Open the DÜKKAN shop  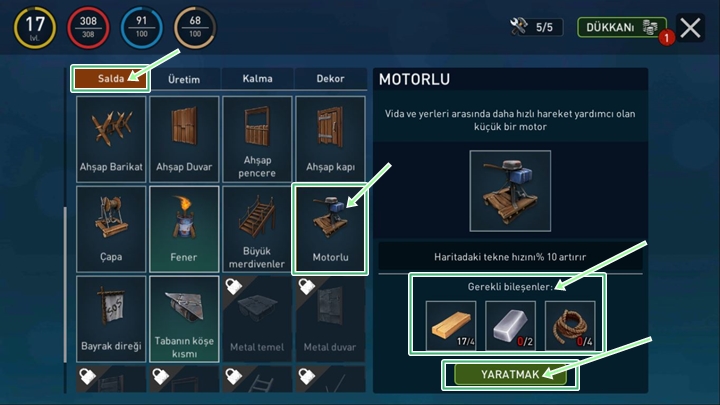(620, 27)
